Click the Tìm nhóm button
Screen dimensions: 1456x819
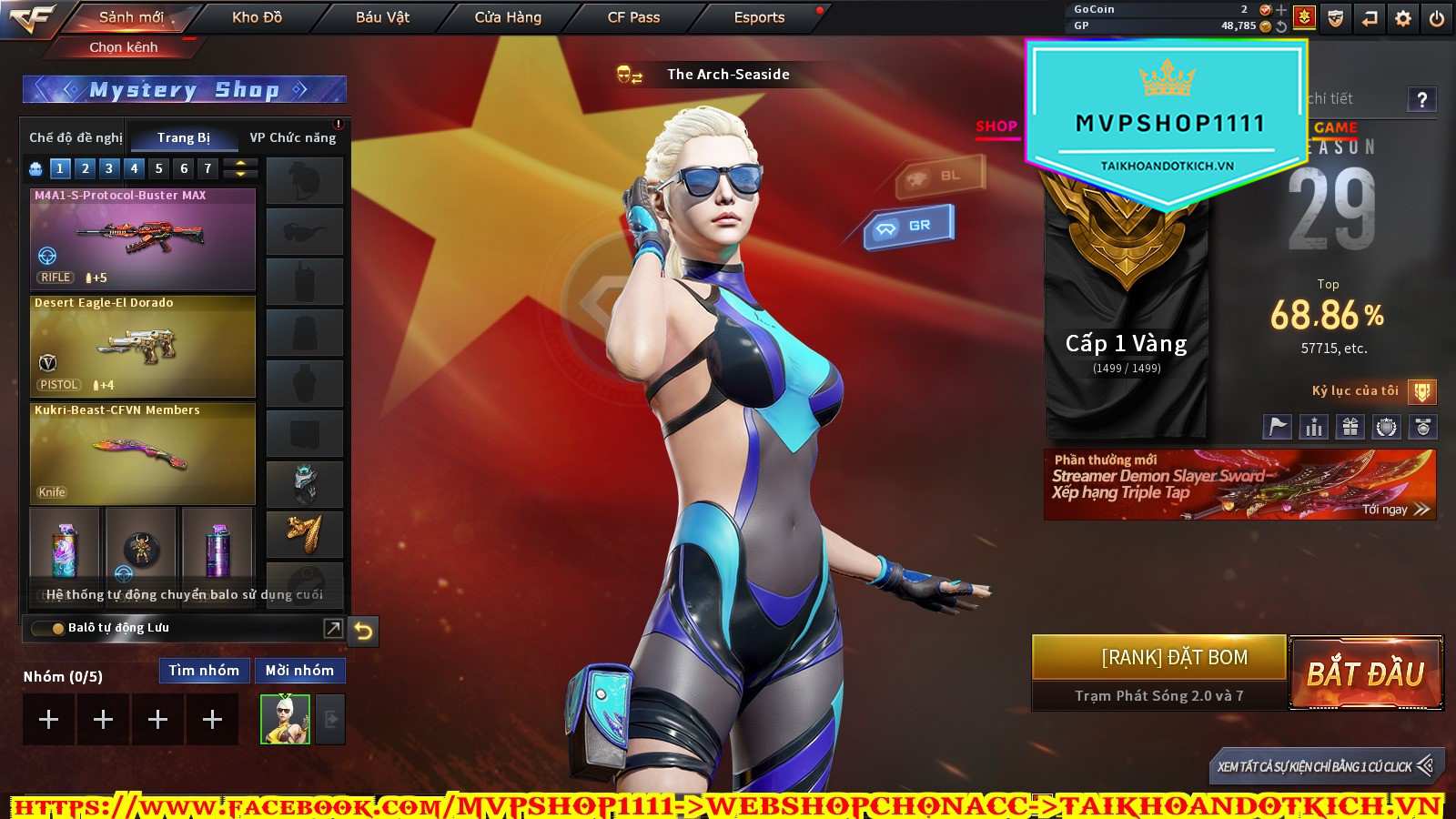tap(204, 671)
